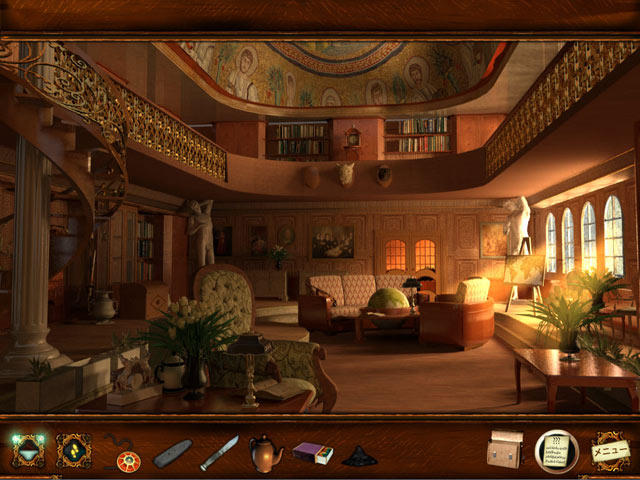Open the leather briefcase
The height and width of the screenshot is (480, 640).
pos(505,451)
